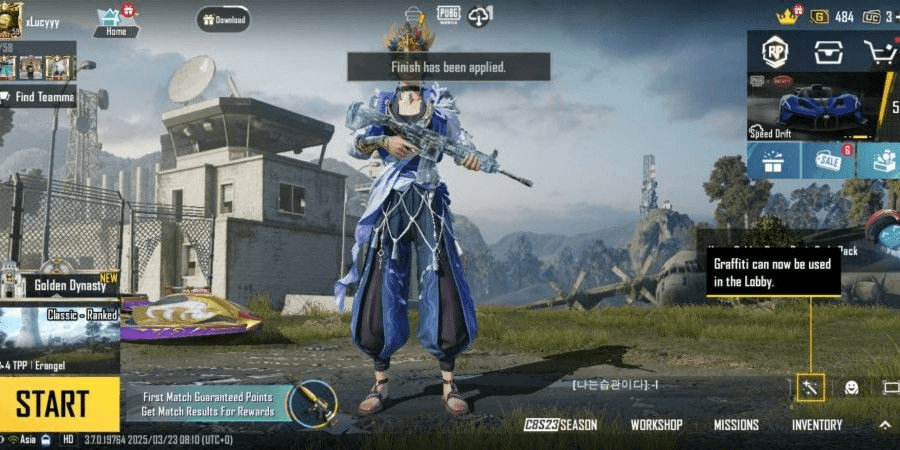This screenshot has height=450, width=900.
Task: Open the gift box events tile
Action: pyautogui.click(x=773, y=161)
